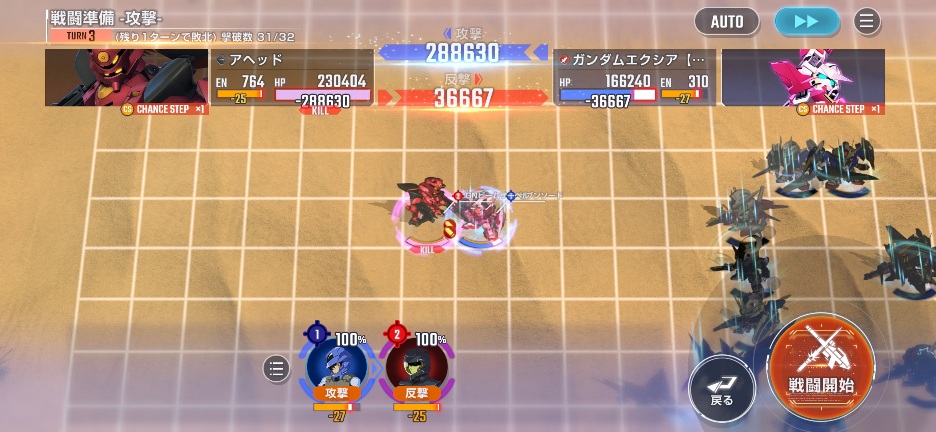This screenshot has height=432, width=936.
Task: Activate the fast-forward speed button
Action: tap(806, 21)
